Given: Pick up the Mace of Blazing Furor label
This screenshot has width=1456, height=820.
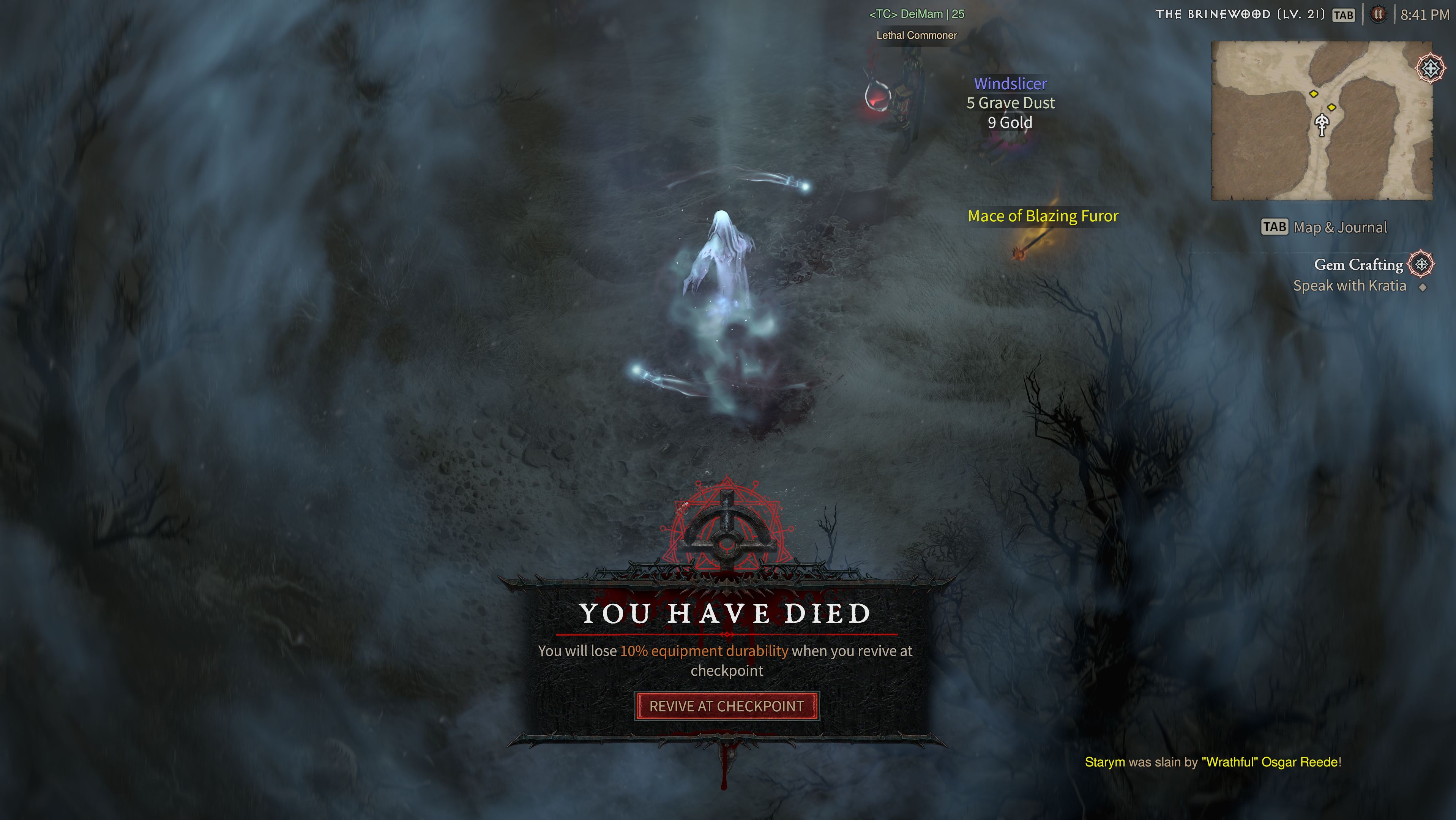Looking at the screenshot, I should point(1043,216).
